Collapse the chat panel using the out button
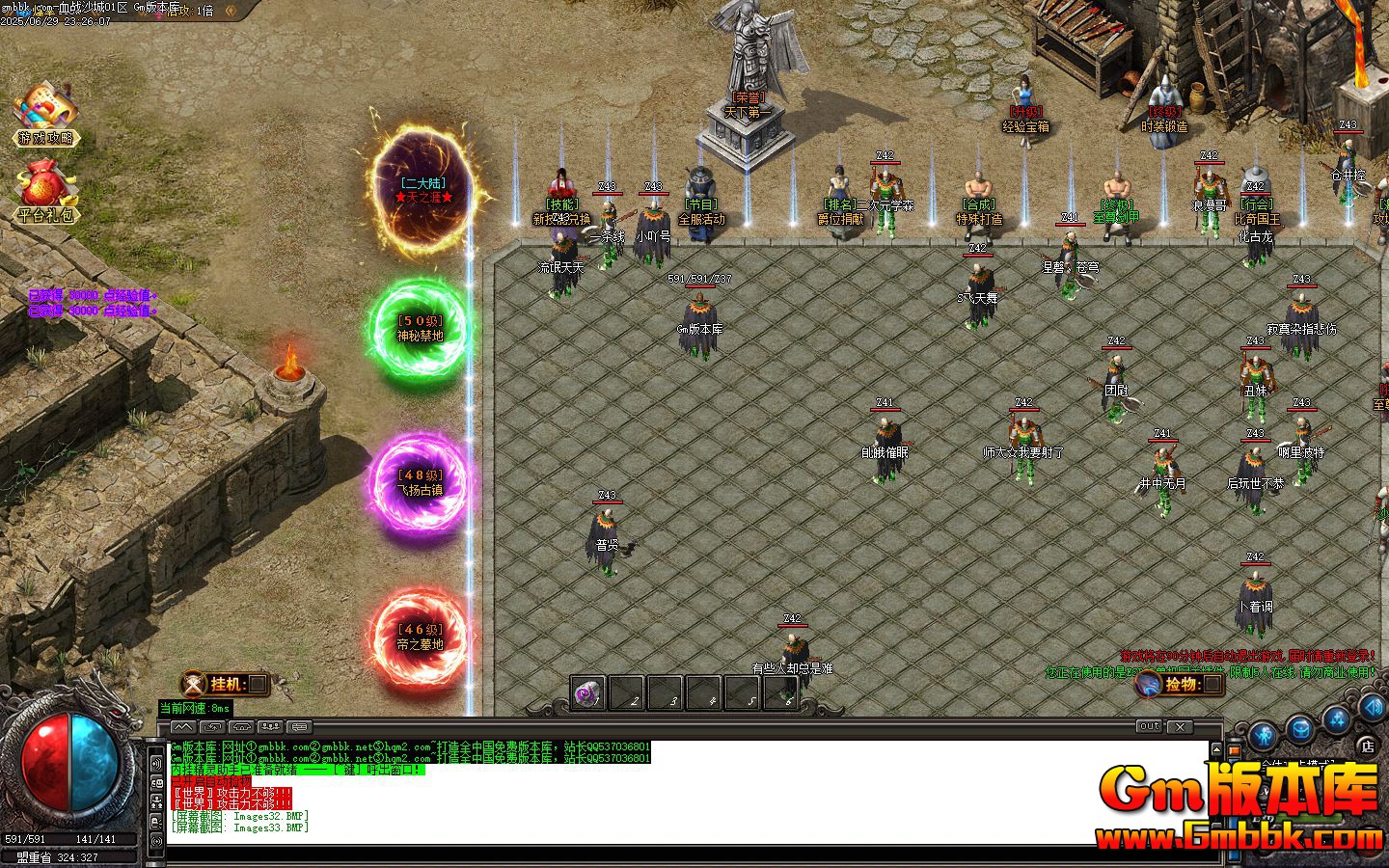Screen dimensions: 1389x868 [1150, 727]
